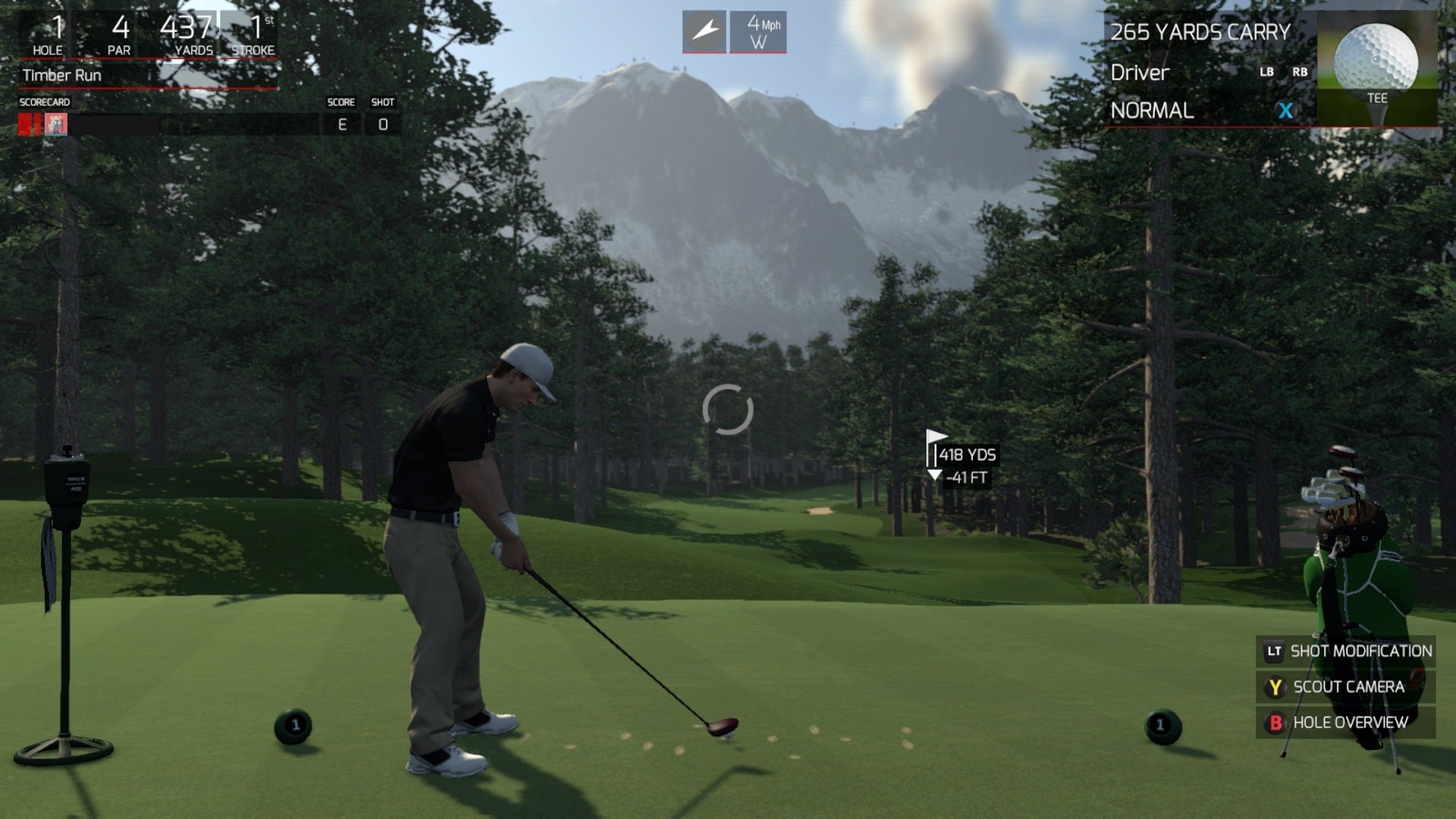Click the golf ball TEE thumbnail
Image resolution: width=1456 pixels, height=819 pixels.
(x=1377, y=64)
